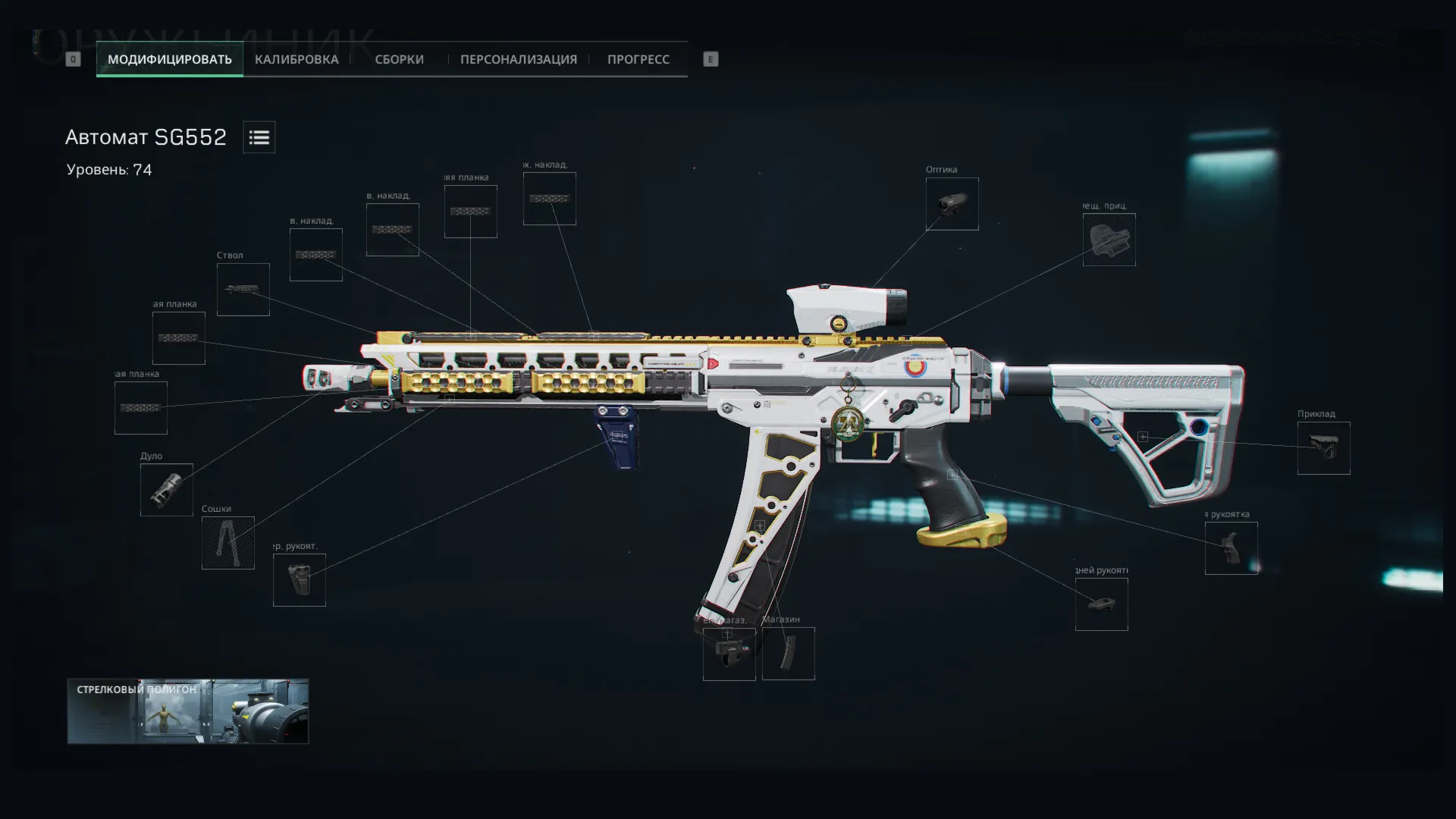Show the Прогресс tab
Viewport: 1456px width, 819px height.
638,59
